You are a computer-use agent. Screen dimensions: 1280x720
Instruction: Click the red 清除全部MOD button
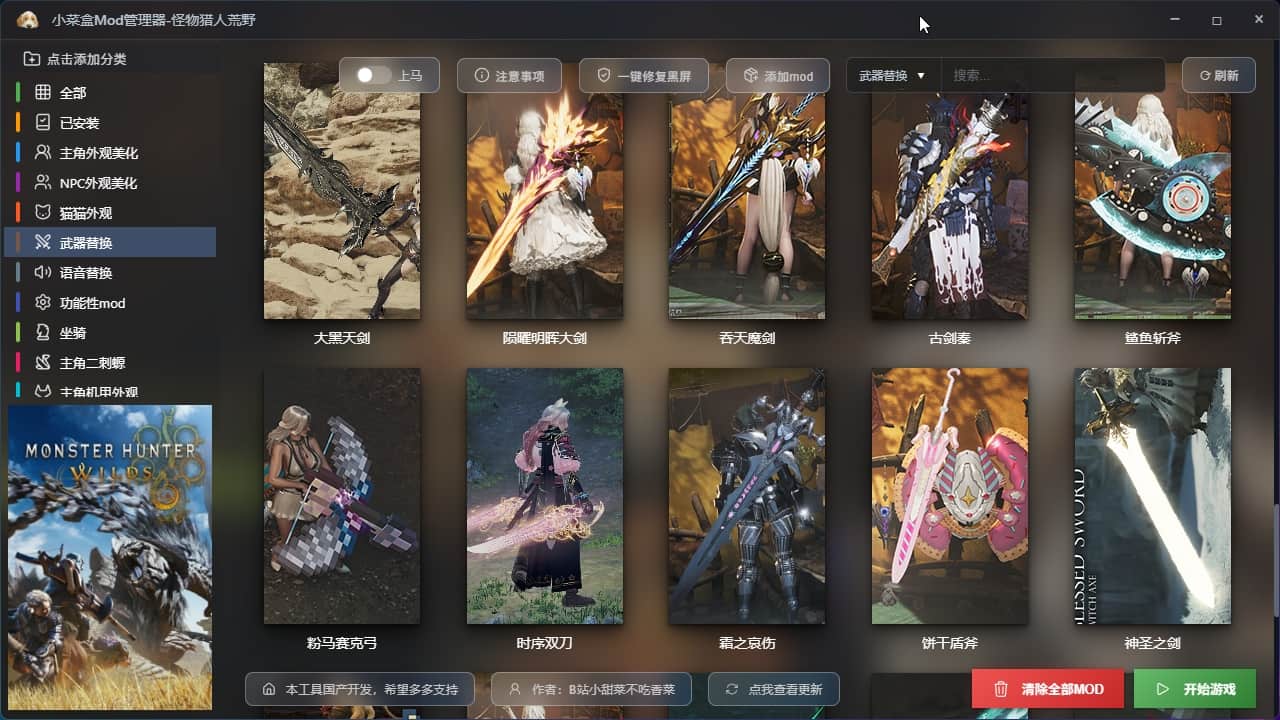(1048, 689)
